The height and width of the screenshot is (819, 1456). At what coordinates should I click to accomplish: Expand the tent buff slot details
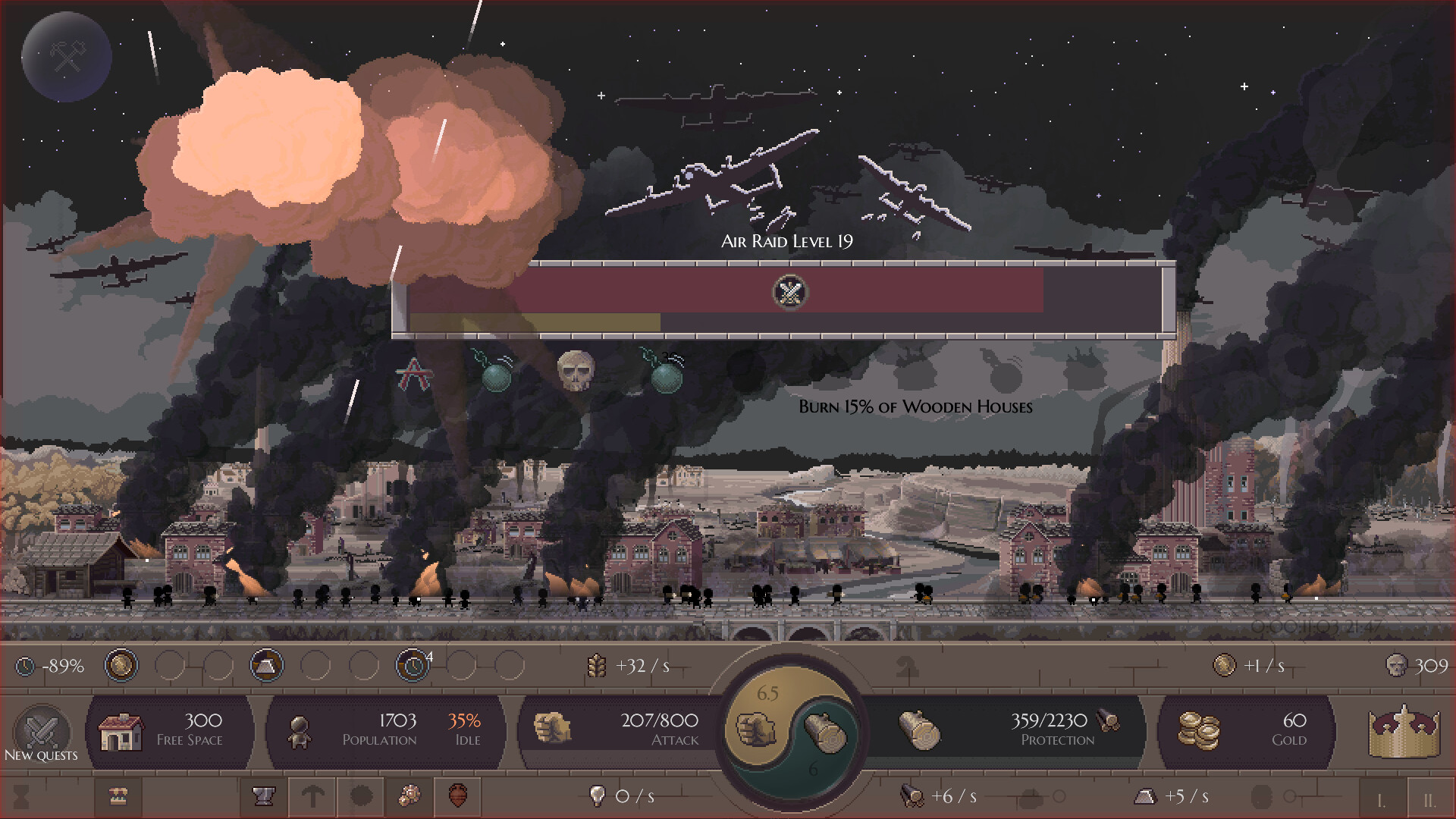tap(266, 665)
